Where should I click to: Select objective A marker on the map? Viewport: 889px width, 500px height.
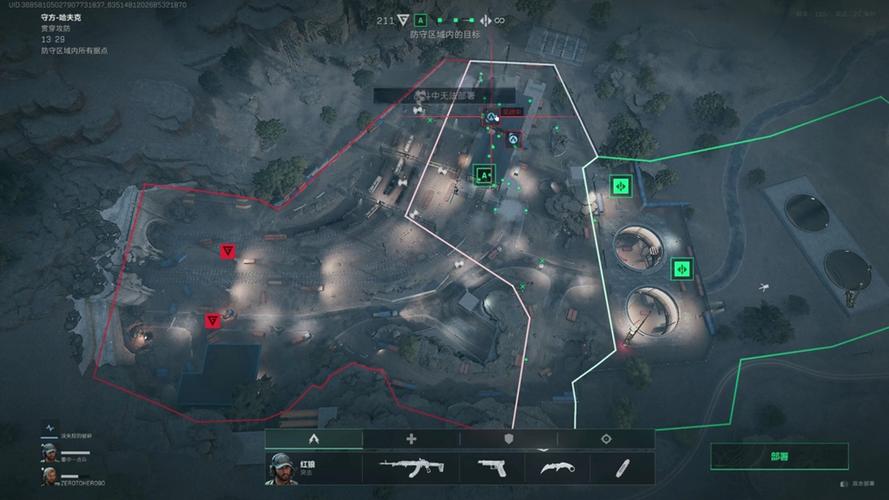pos(486,174)
